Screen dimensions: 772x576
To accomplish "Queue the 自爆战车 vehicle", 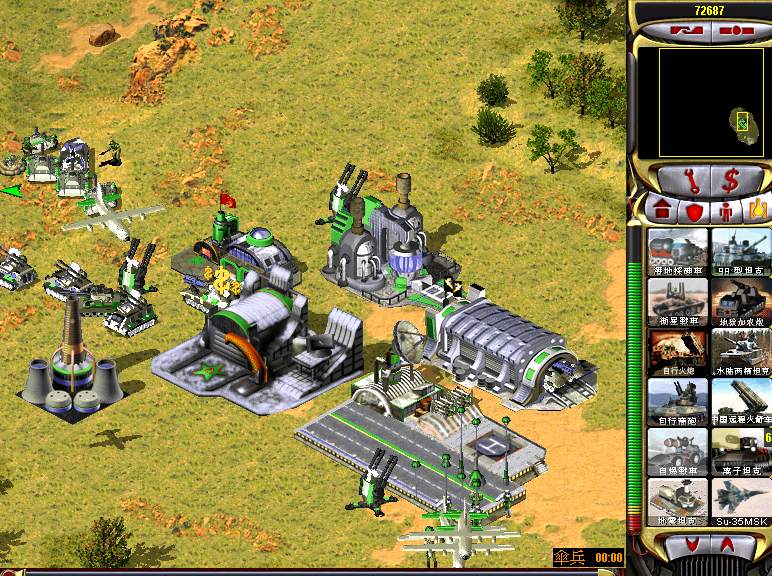I will coord(678,451).
